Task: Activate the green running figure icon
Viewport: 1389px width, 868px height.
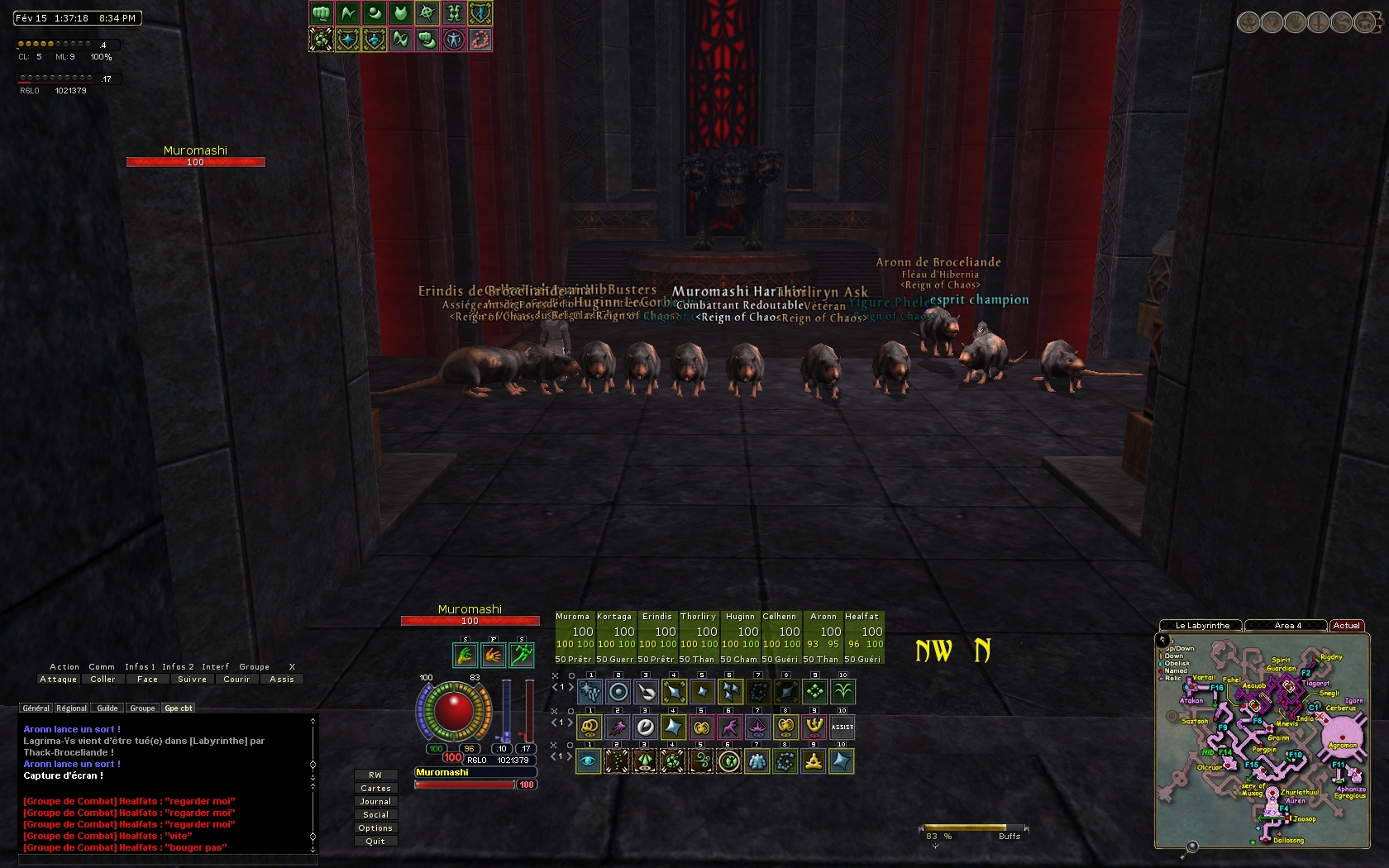Action: pyautogui.click(x=522, y=656)
